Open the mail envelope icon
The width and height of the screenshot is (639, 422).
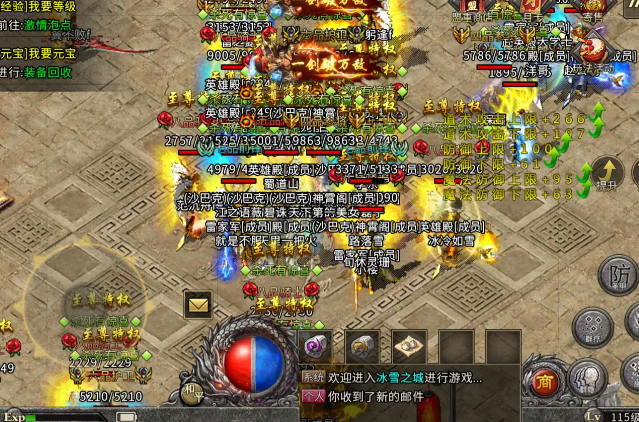tap(198, 304)
